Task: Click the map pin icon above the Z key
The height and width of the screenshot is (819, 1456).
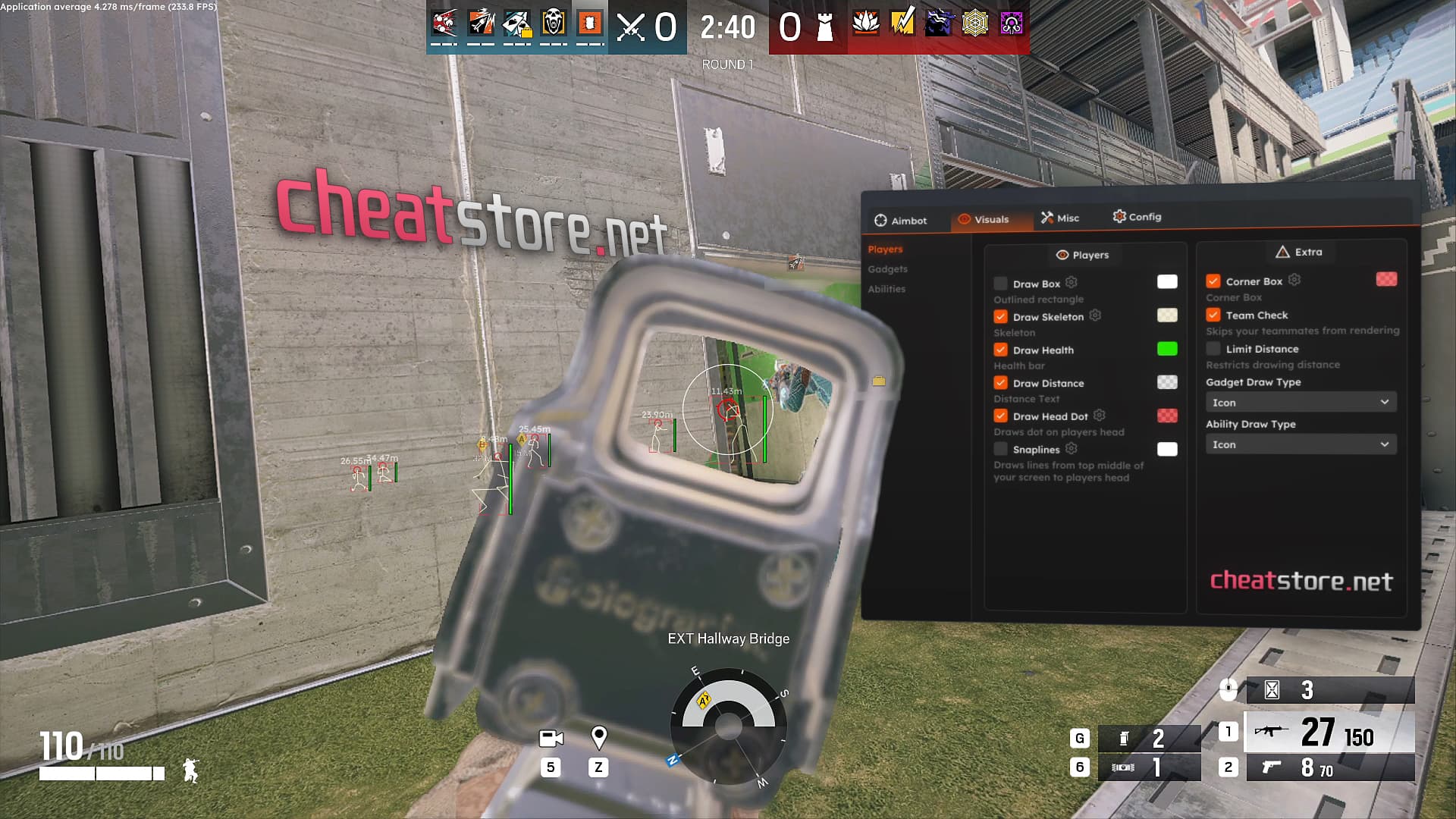Action: pyautogui.click(x=601, y=736)
